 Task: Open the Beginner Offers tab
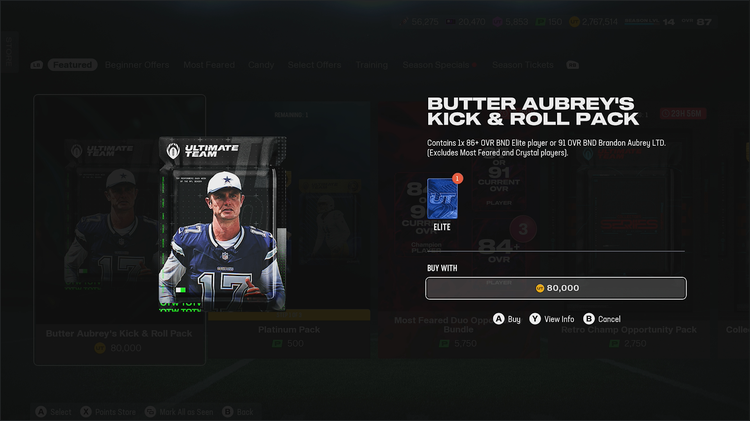[x=139, y=65]
